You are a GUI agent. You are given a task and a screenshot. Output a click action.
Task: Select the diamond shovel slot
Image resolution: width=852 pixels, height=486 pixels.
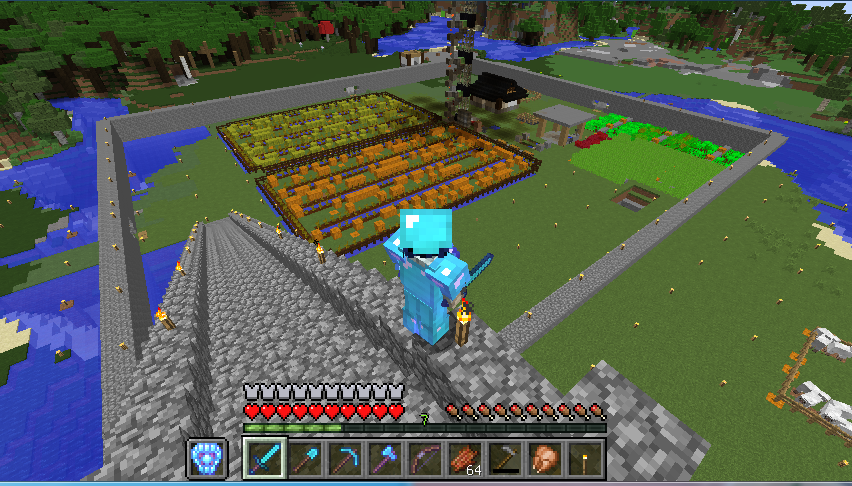coord(305,459)
